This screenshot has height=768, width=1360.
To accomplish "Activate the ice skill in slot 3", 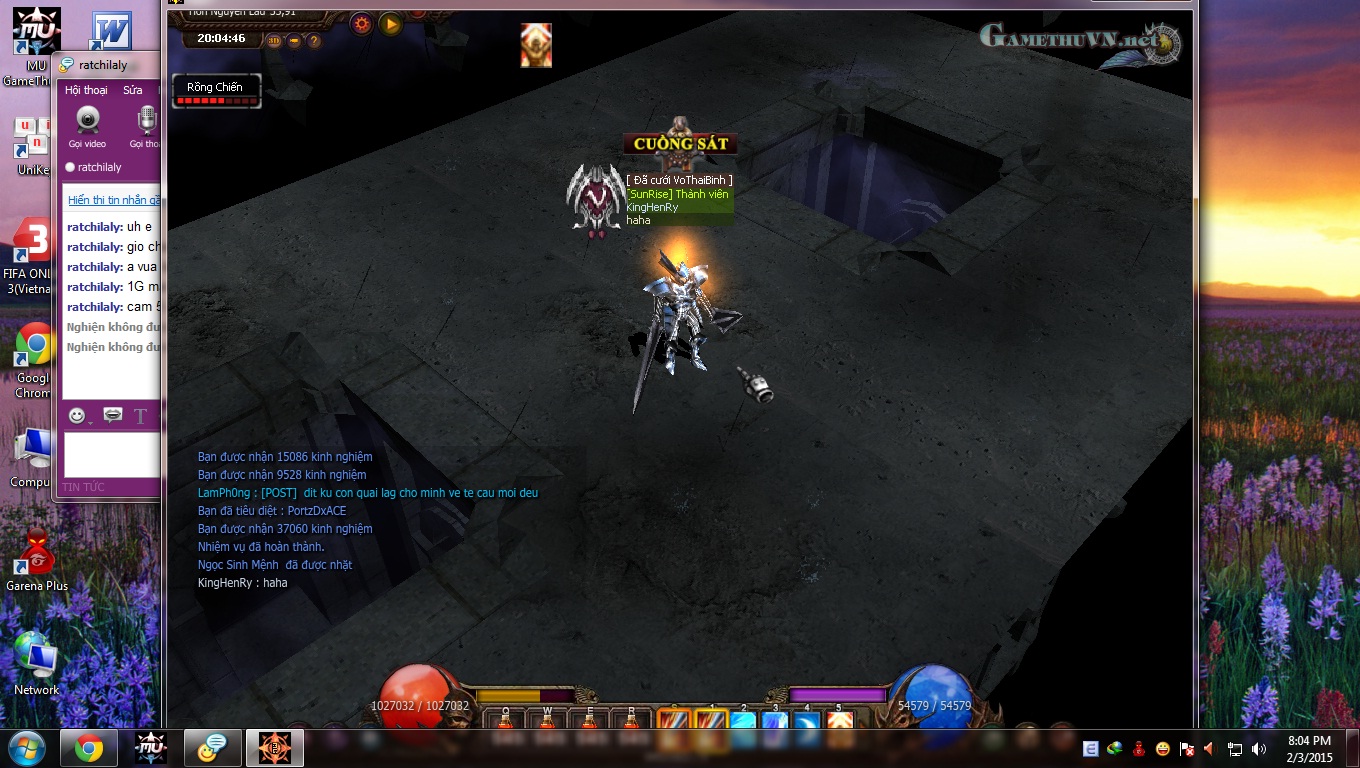I will pos(775,722).
